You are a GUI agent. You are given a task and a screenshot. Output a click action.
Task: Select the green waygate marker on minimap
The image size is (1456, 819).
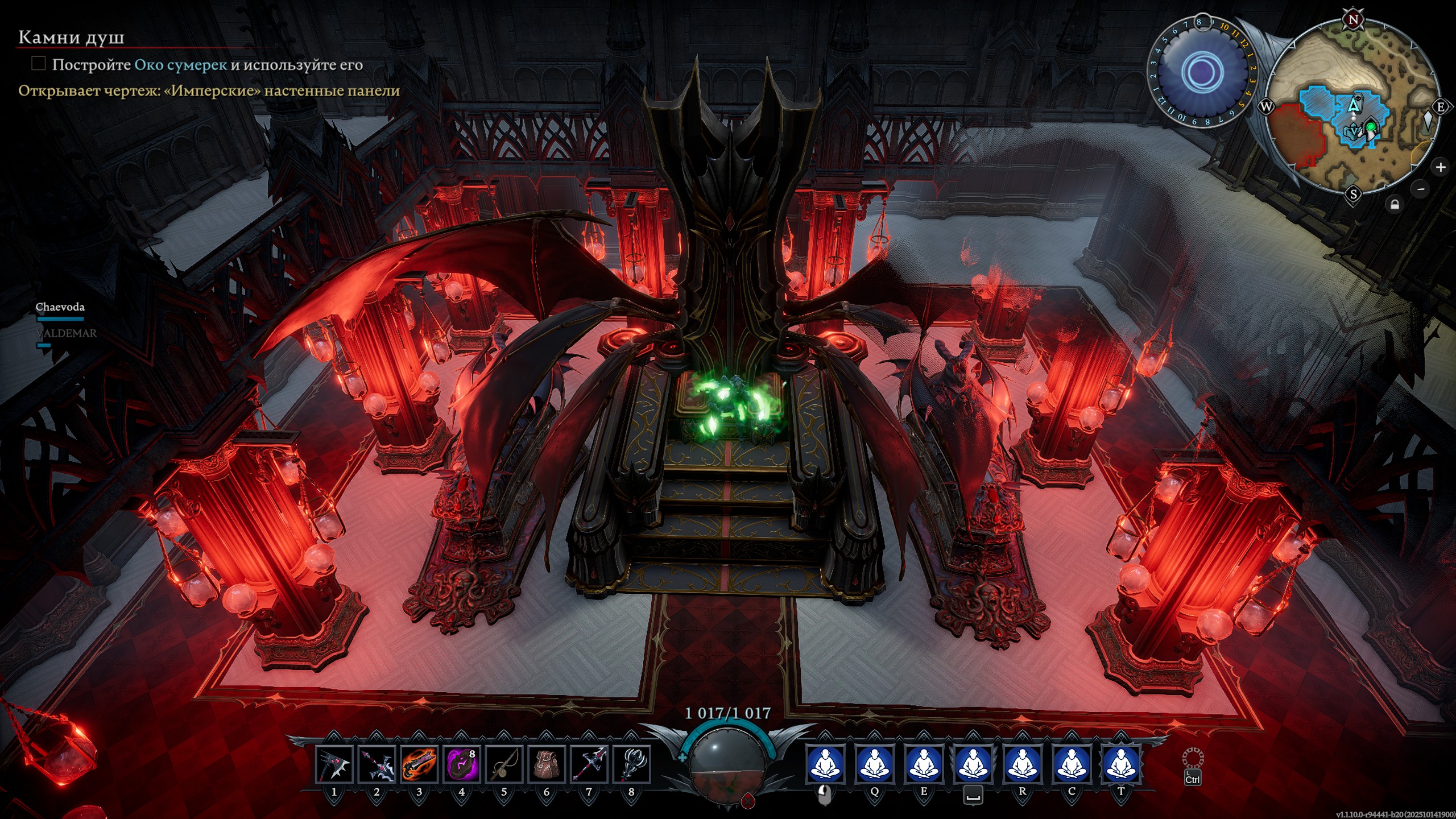tap(1371, 126)
